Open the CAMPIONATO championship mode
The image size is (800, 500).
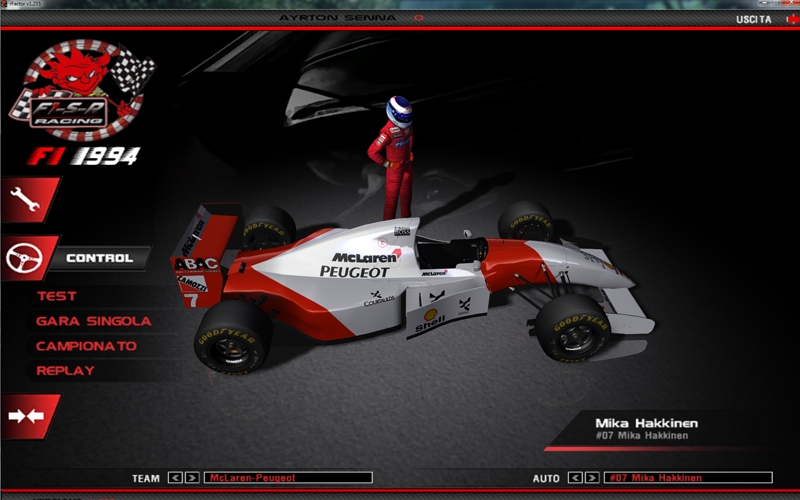coord(86,346)
